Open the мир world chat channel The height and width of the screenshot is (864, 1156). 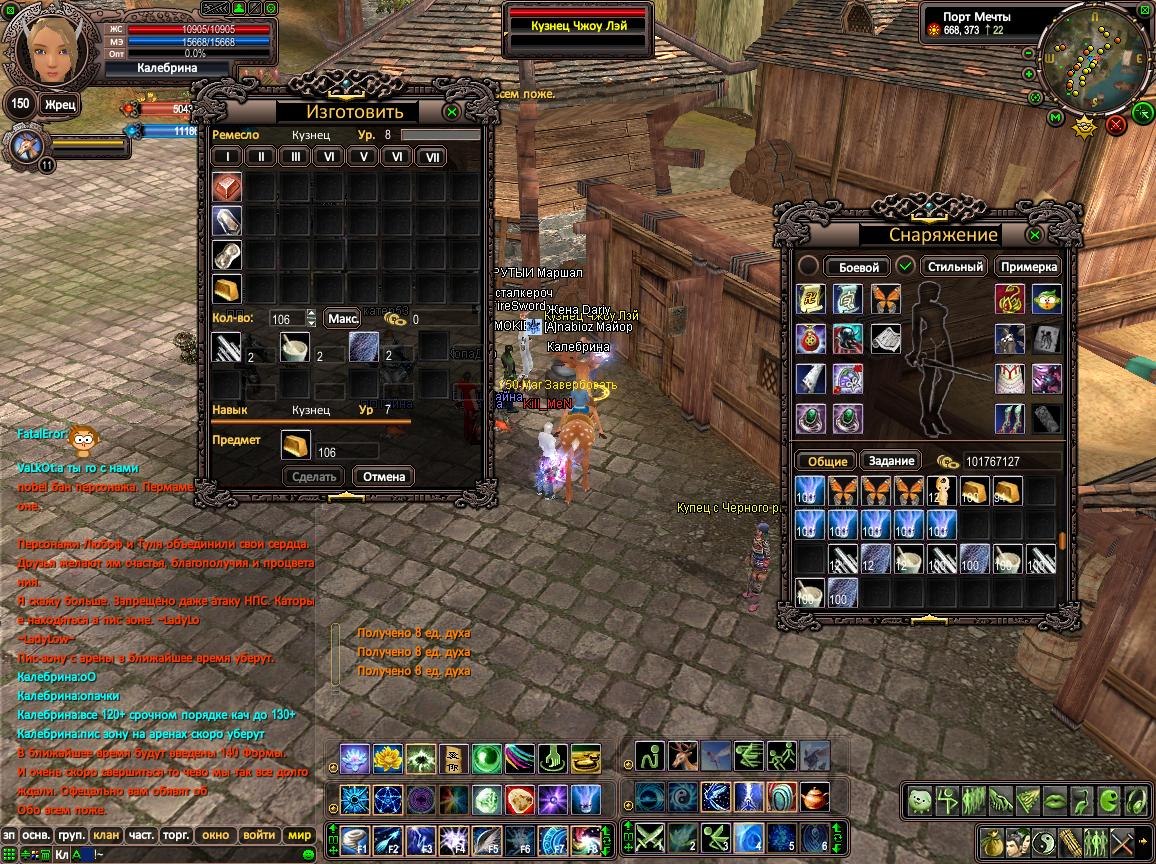(299, 835)
